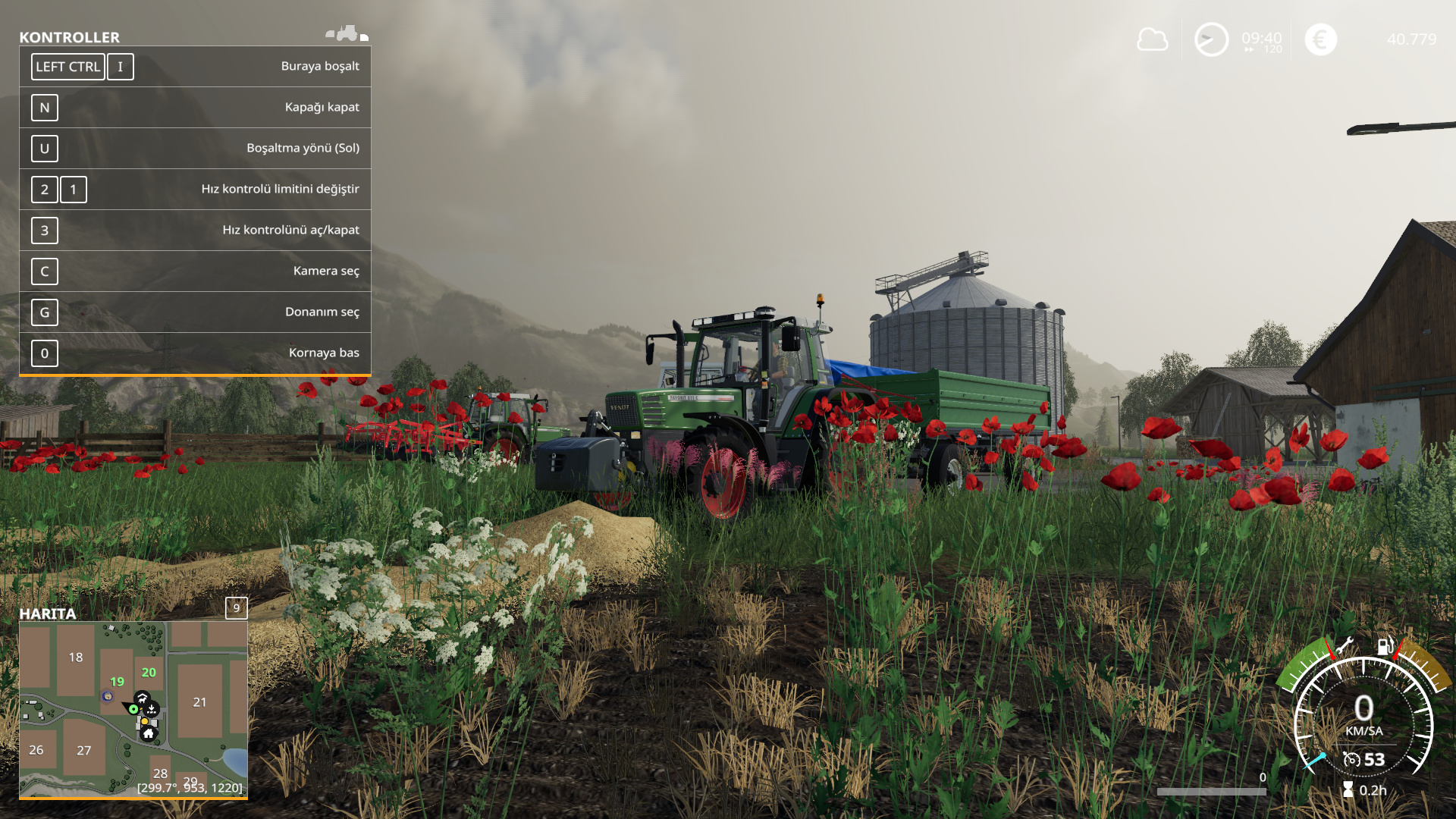Select field 21 on the minimap
Screen dimensions: 1456x819
click(x=199, y=702)
